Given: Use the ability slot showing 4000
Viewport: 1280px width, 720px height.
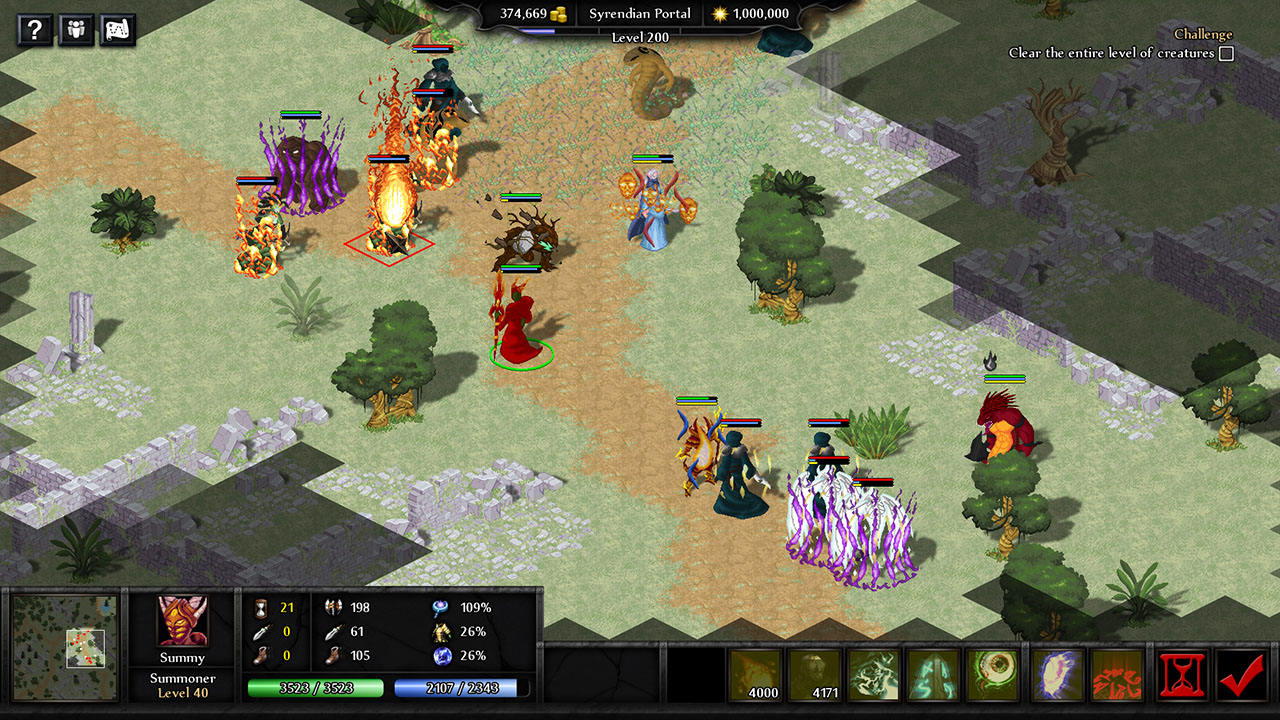Looking at the screenshot, I should coord(756,675).
